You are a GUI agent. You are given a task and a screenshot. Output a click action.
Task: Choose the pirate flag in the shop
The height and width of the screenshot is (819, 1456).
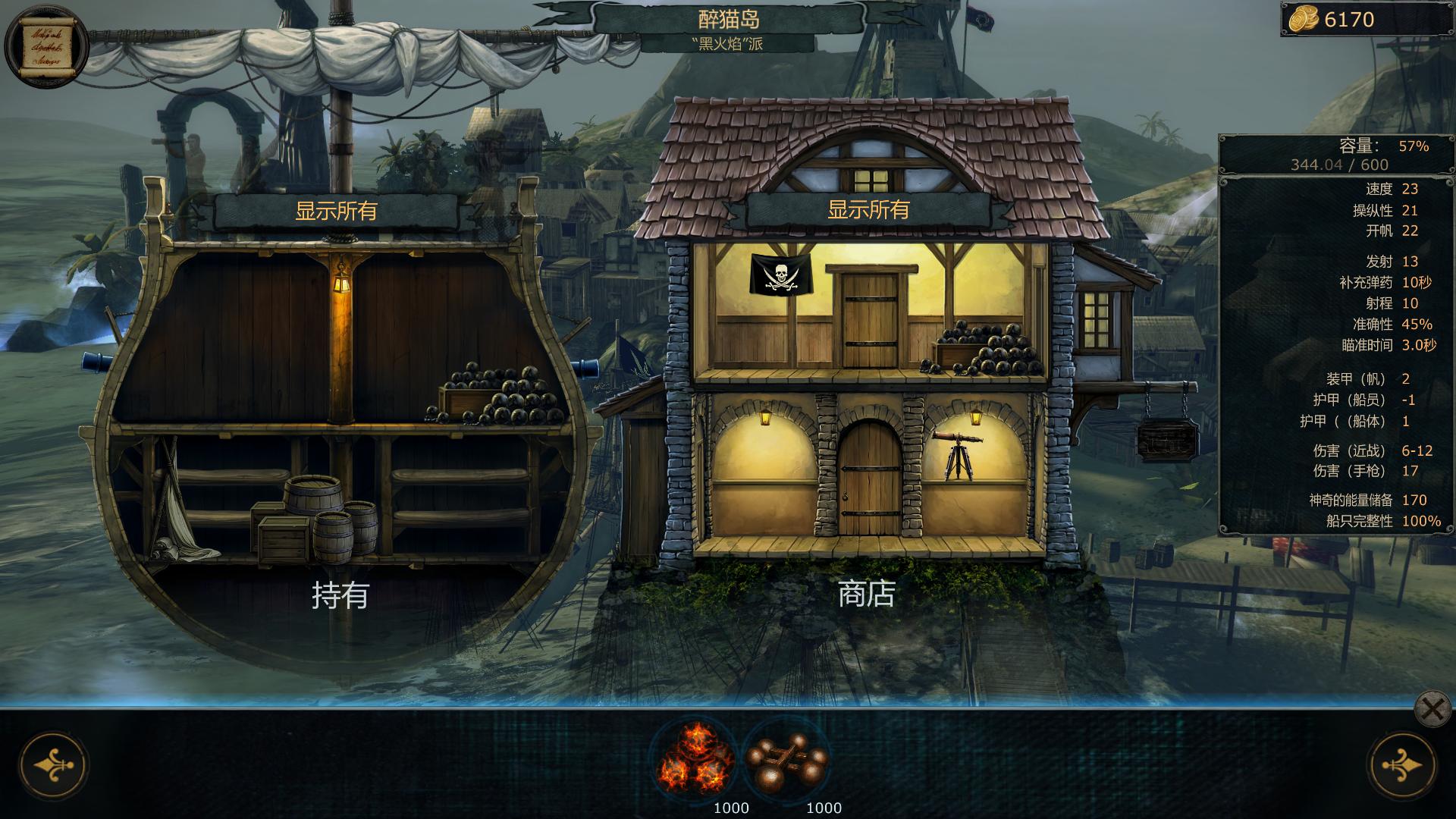780,275
